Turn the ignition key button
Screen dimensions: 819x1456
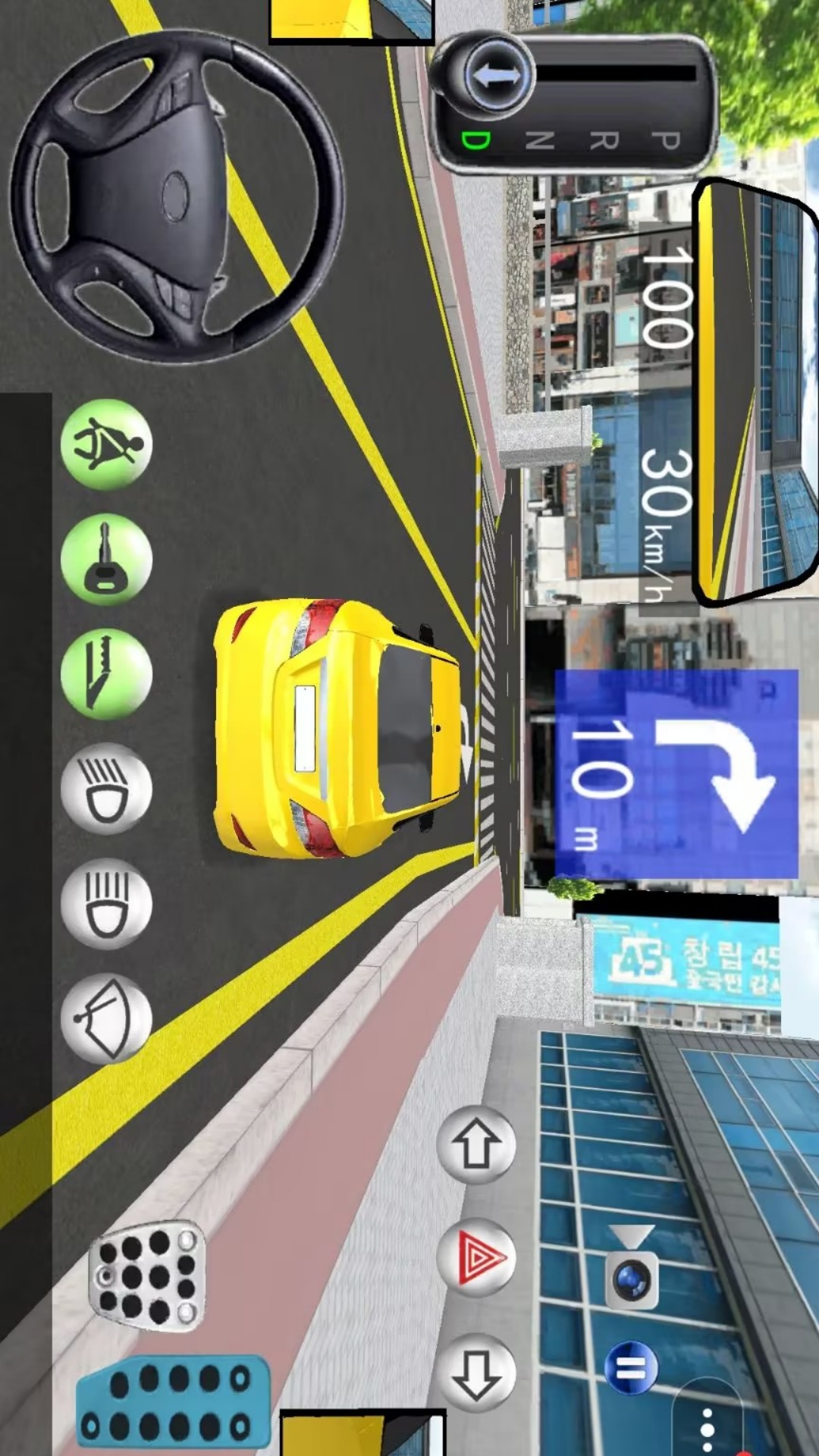[106, 560]
